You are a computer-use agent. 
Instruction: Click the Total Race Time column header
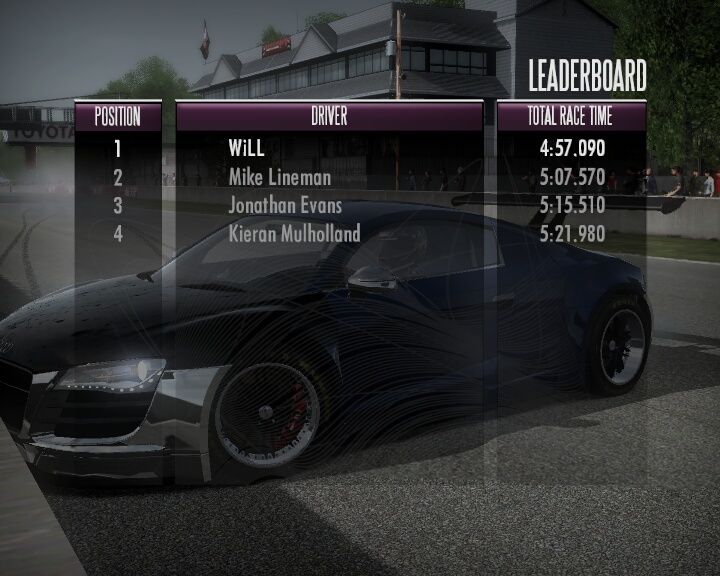570,116
